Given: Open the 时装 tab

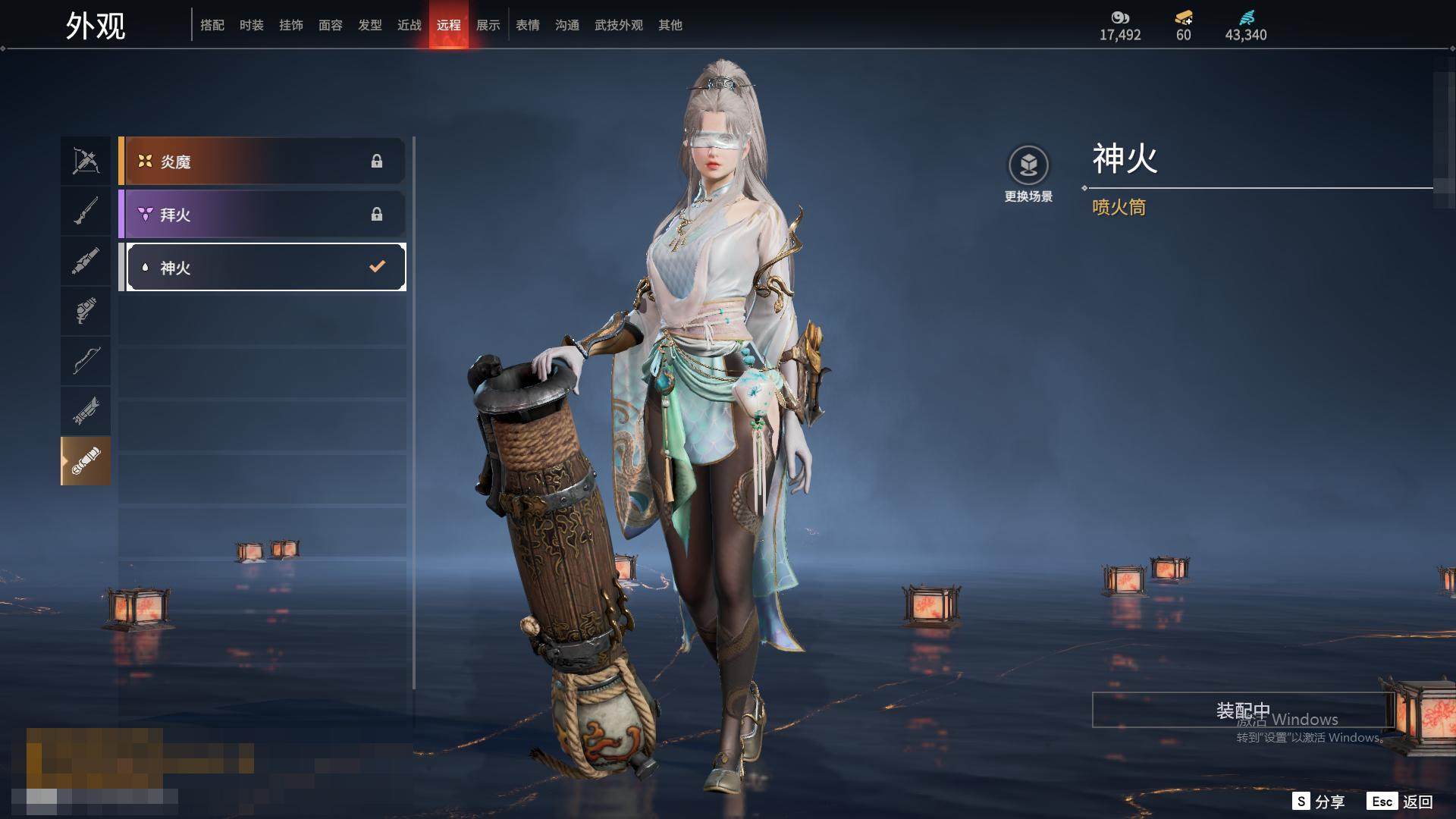Looking at the screenshot, I should coord(252,25).
